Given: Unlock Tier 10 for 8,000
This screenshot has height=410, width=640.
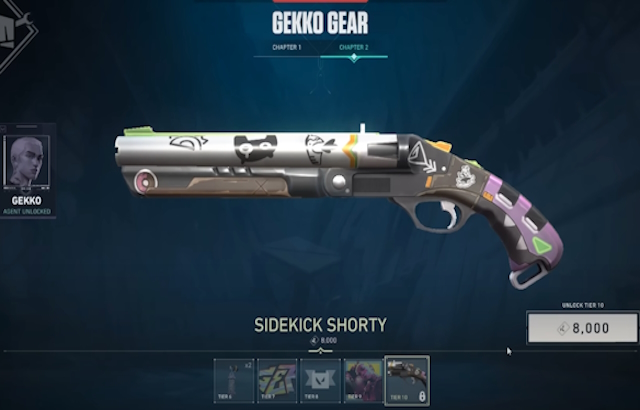Looking at the screenshot, I should 582,328.
